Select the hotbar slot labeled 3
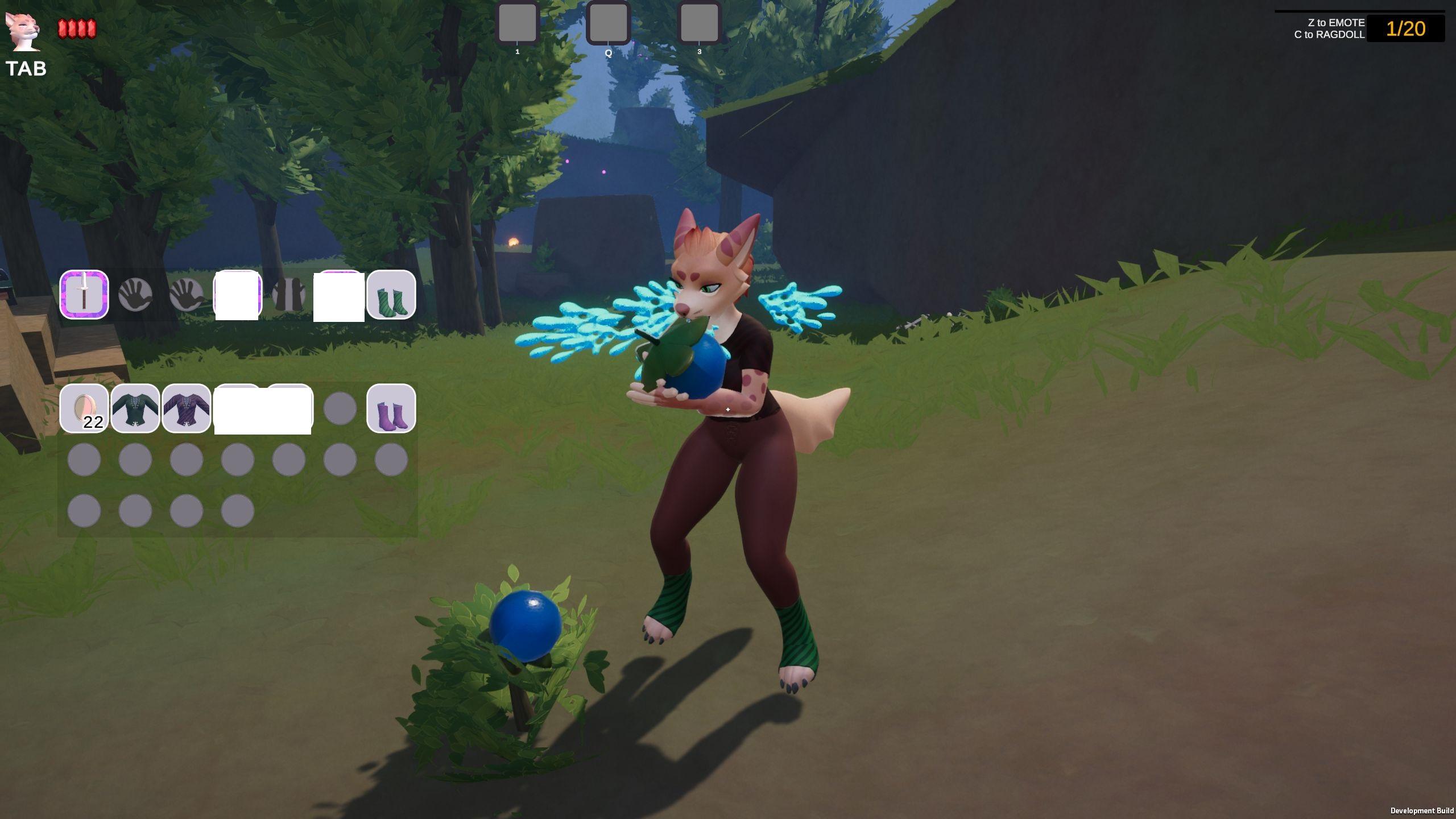The height and width of the screenshot is (819, 1456). (x=699, y=23)
